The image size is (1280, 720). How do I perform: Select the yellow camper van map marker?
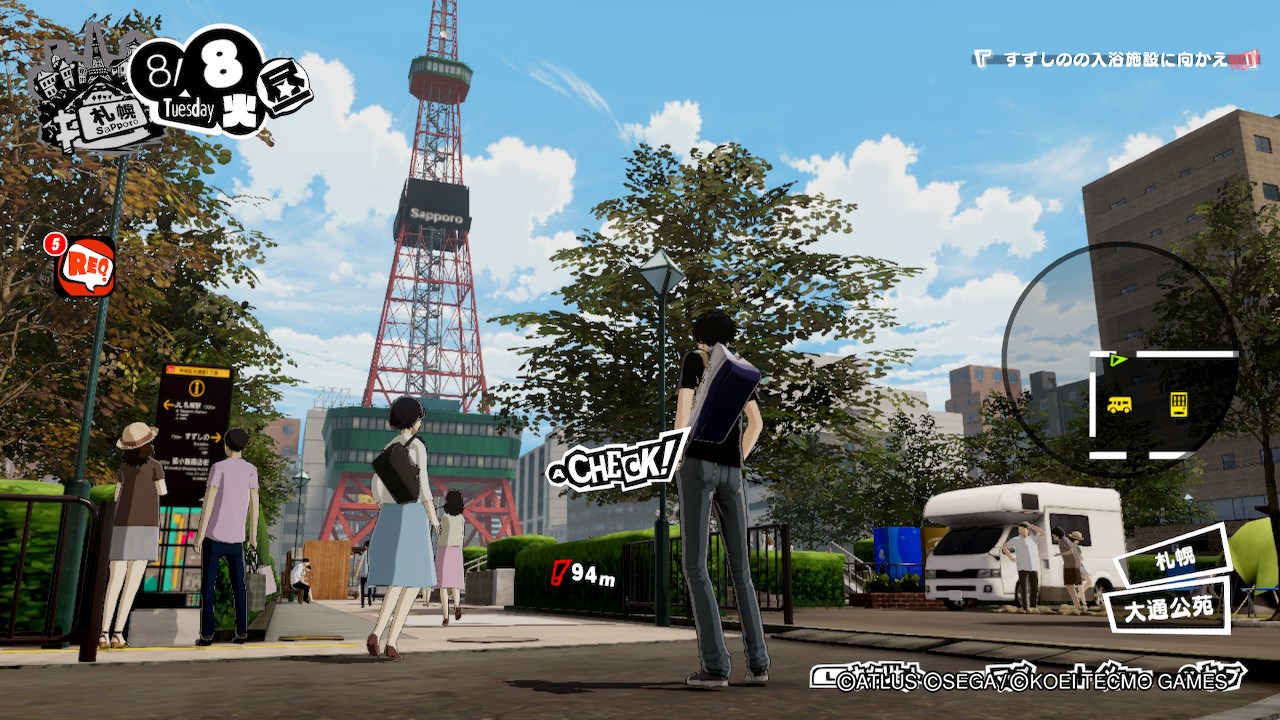[1119, 404]
